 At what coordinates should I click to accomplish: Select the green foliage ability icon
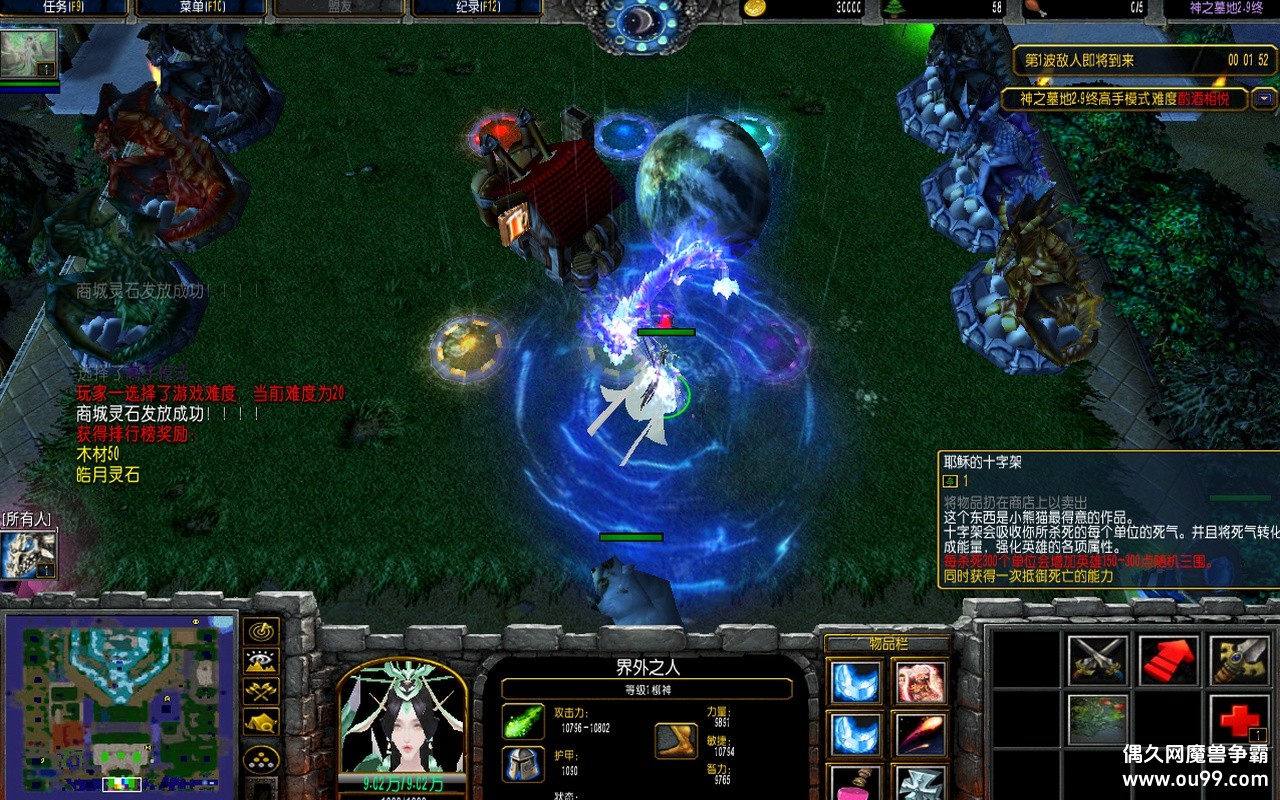[1097, 720]
